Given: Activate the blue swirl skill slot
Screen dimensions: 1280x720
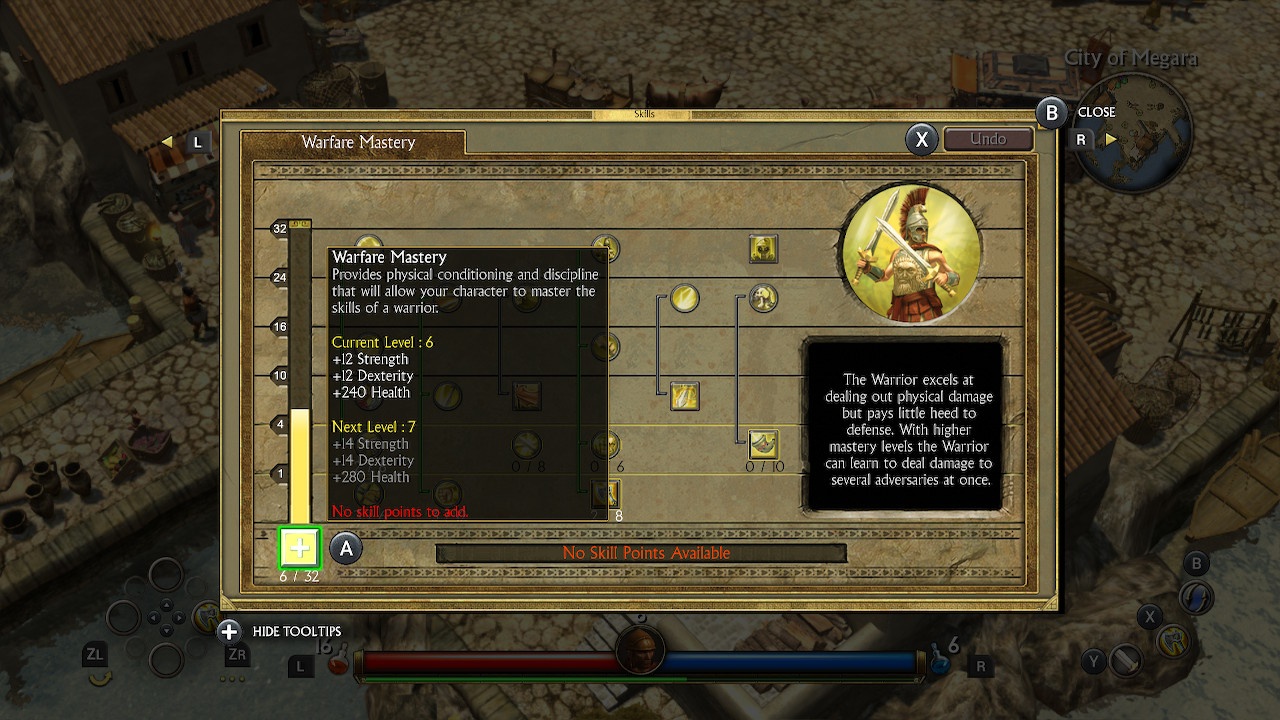Looking at the screenshot, I should [1196, 598].
